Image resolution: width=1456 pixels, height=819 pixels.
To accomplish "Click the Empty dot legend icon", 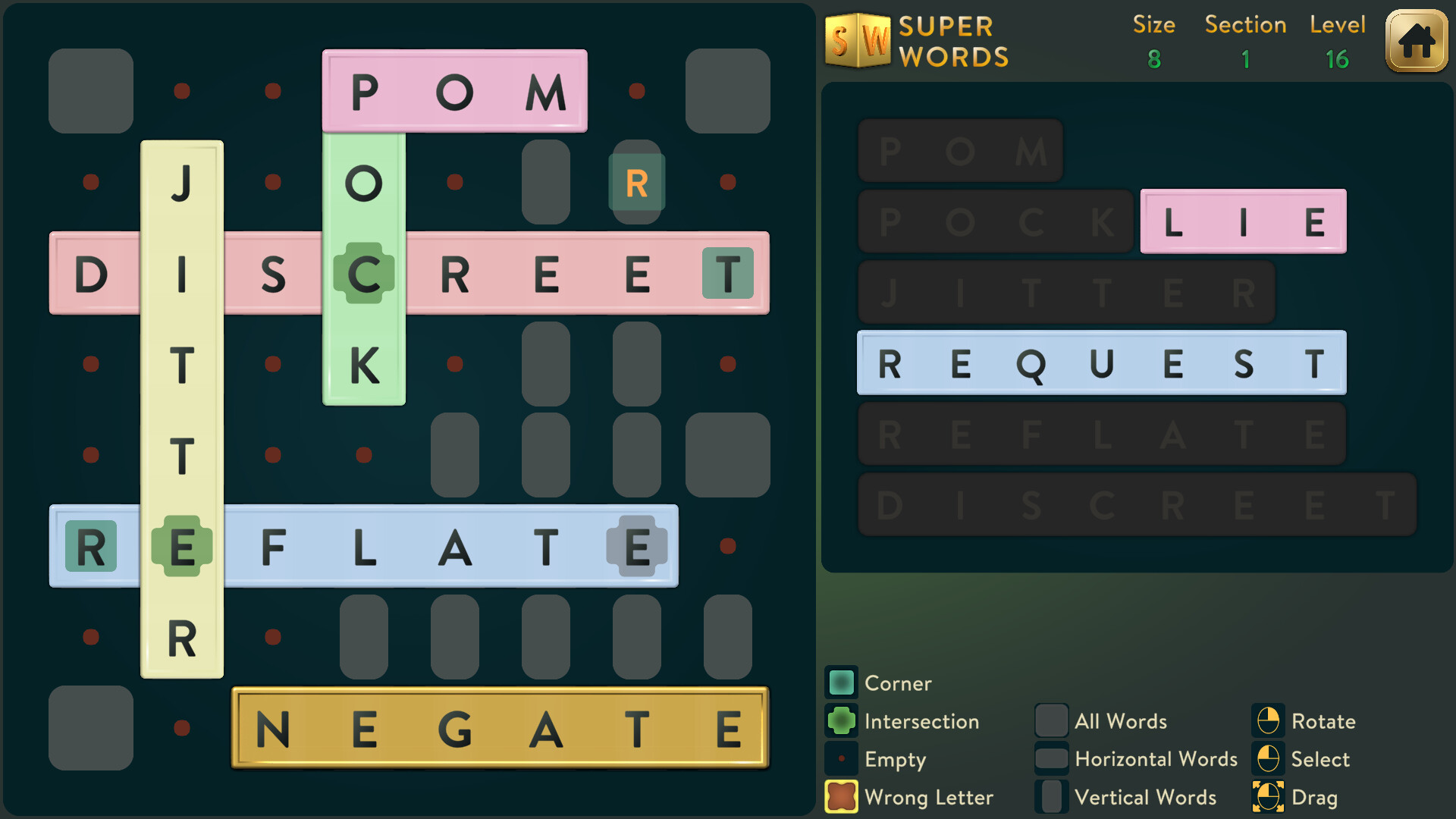I will (x=841, y=759).
